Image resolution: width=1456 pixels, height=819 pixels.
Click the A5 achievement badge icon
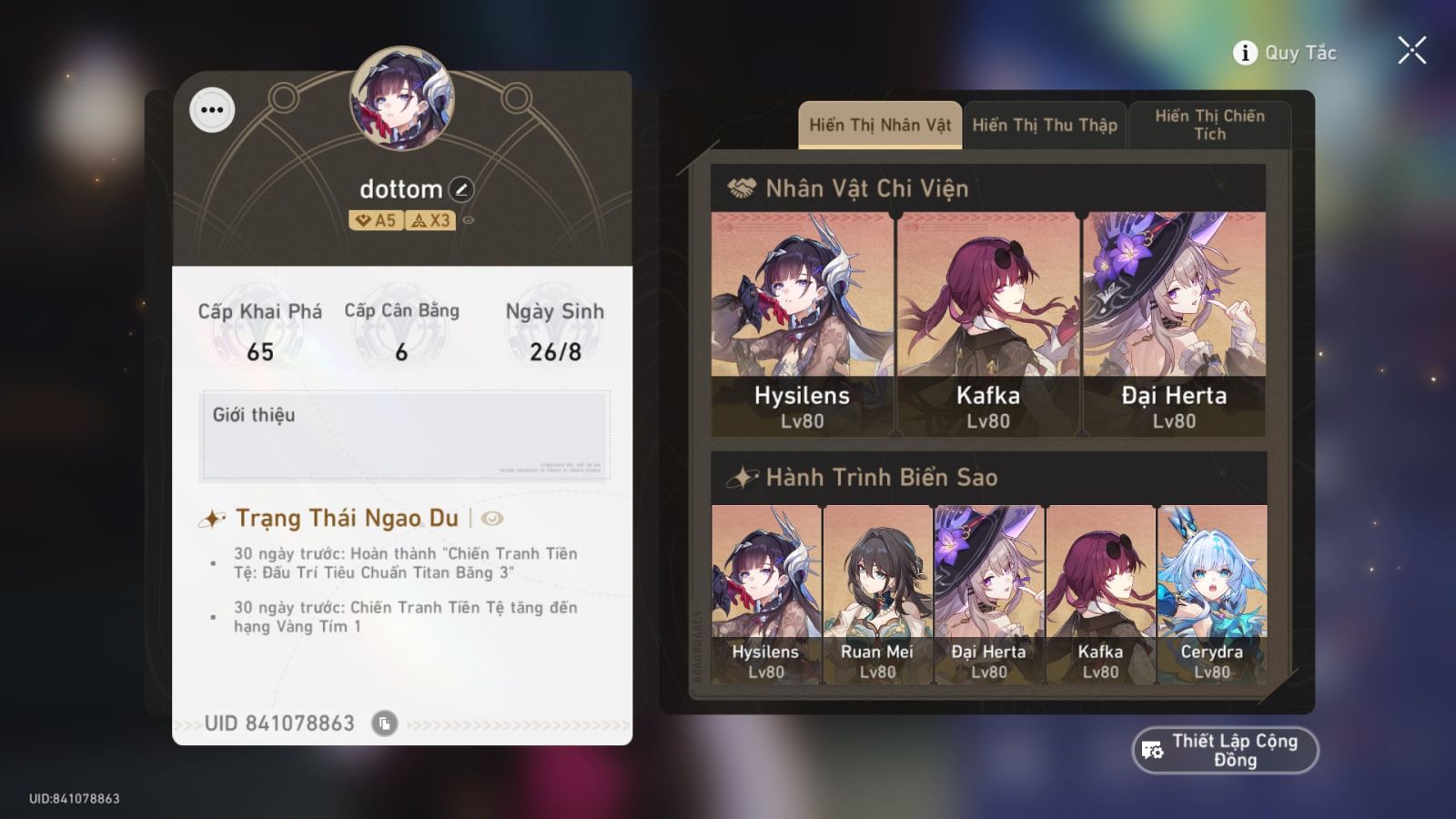tap(376, 219)
